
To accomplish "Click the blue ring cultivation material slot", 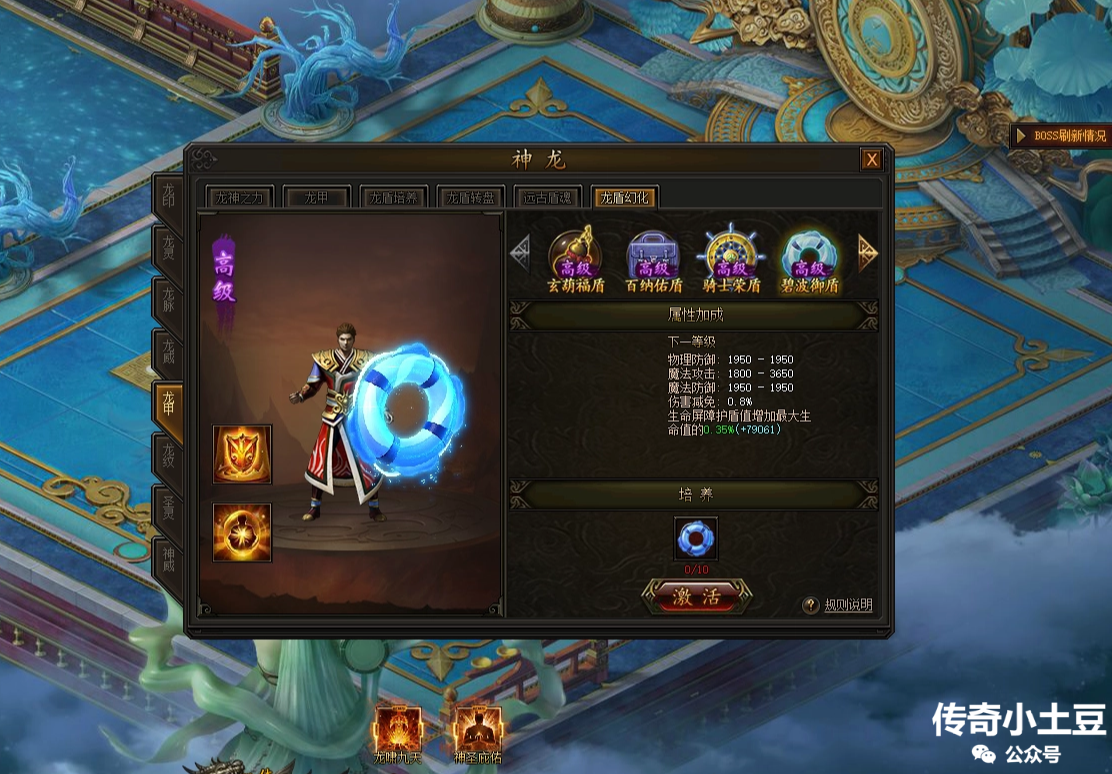I will click(x=695, y=538).
